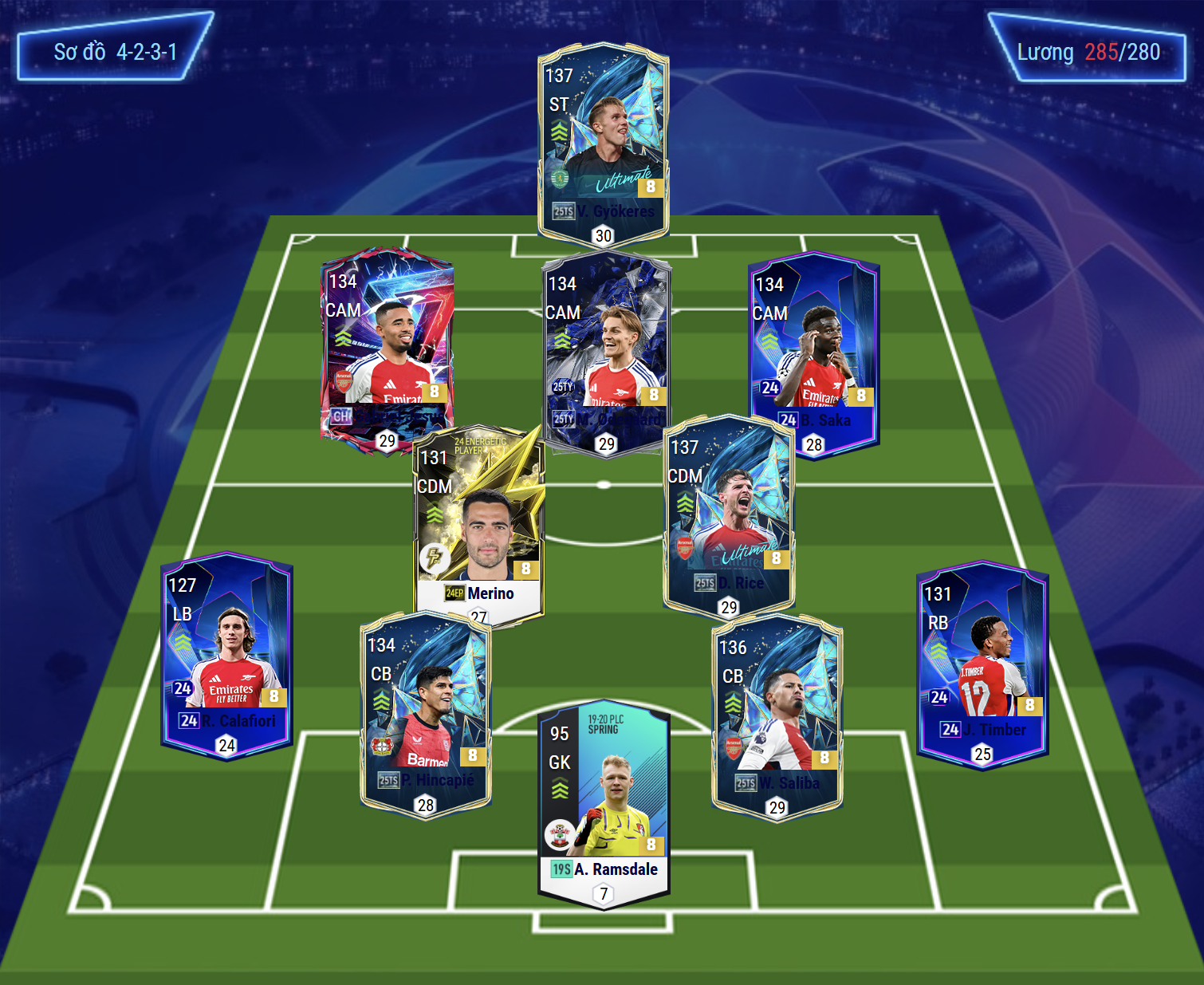Select the V. Gyökeres striker card
Screen dimensions: 1204x985
604,144
